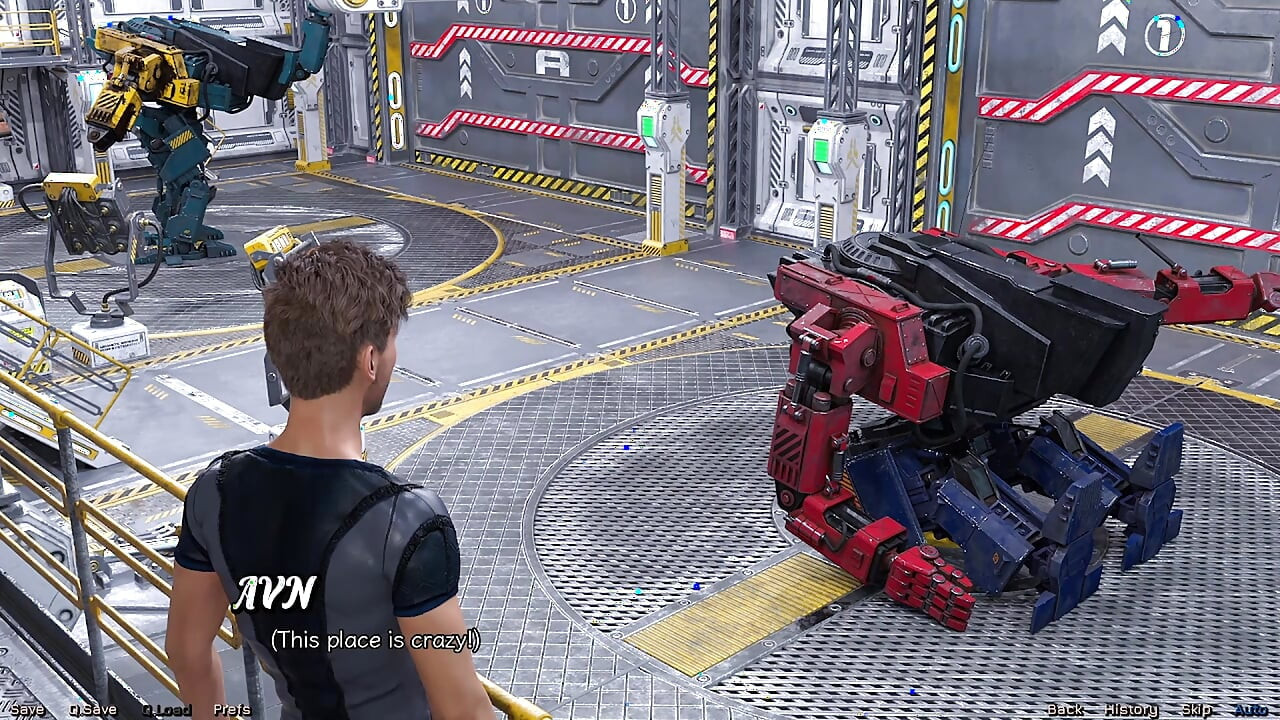The height and width of the screenshot is (720, 1280).
Task: Open the Prefs settings
Action: [232, 710]
